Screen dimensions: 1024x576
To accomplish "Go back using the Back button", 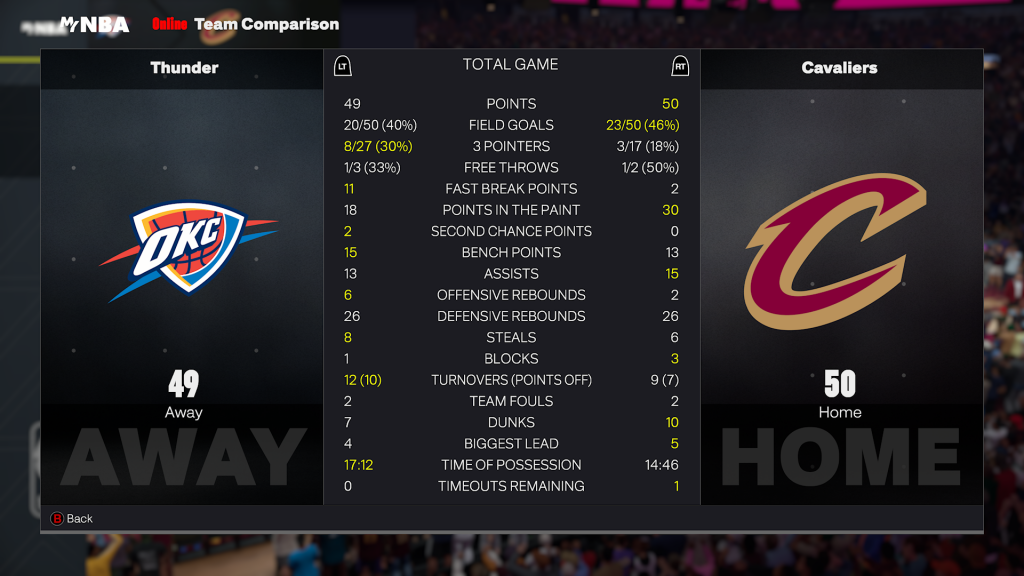I will [71, 518].
